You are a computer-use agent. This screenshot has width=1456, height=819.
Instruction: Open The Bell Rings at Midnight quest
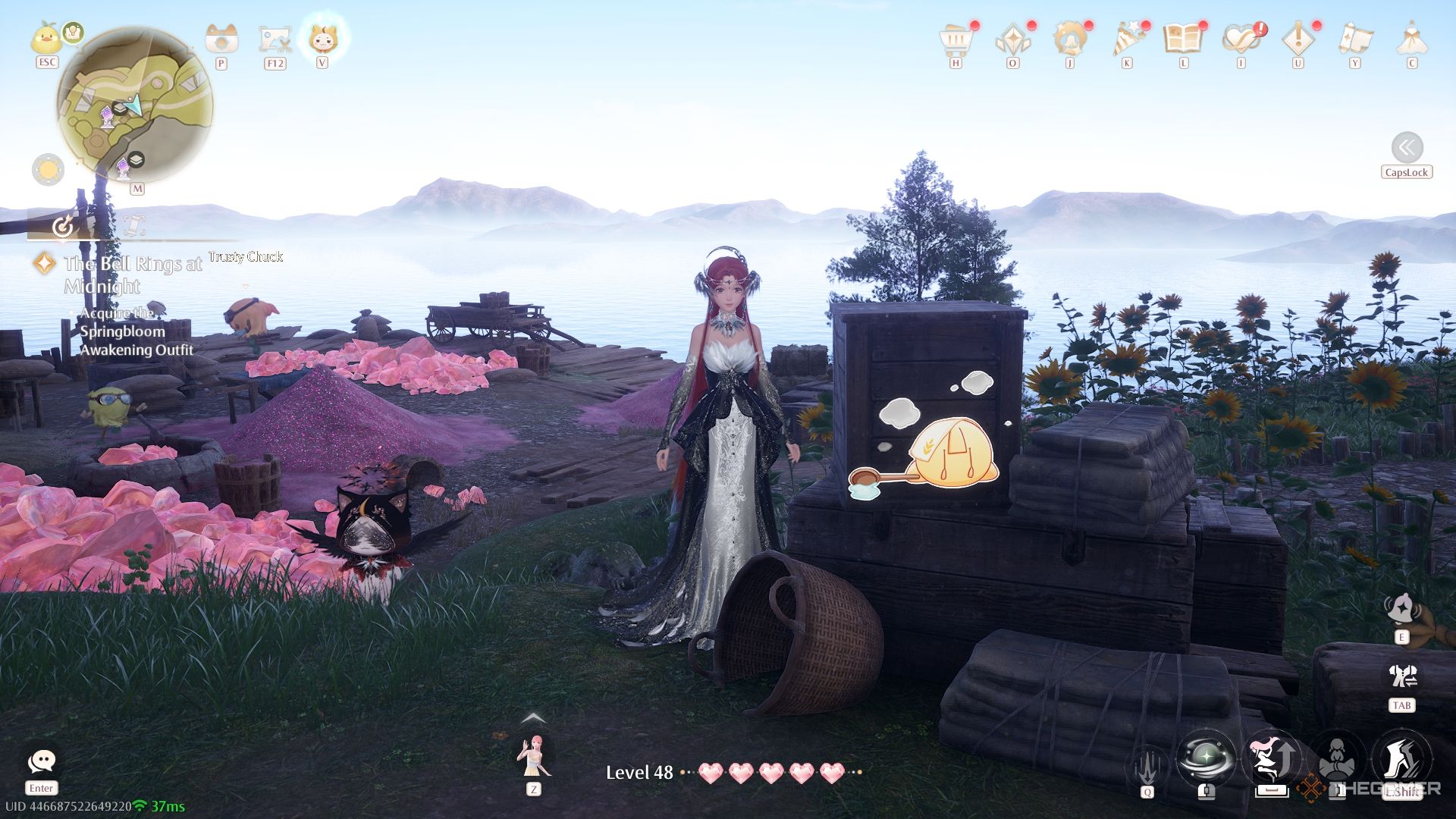point(133,275)
